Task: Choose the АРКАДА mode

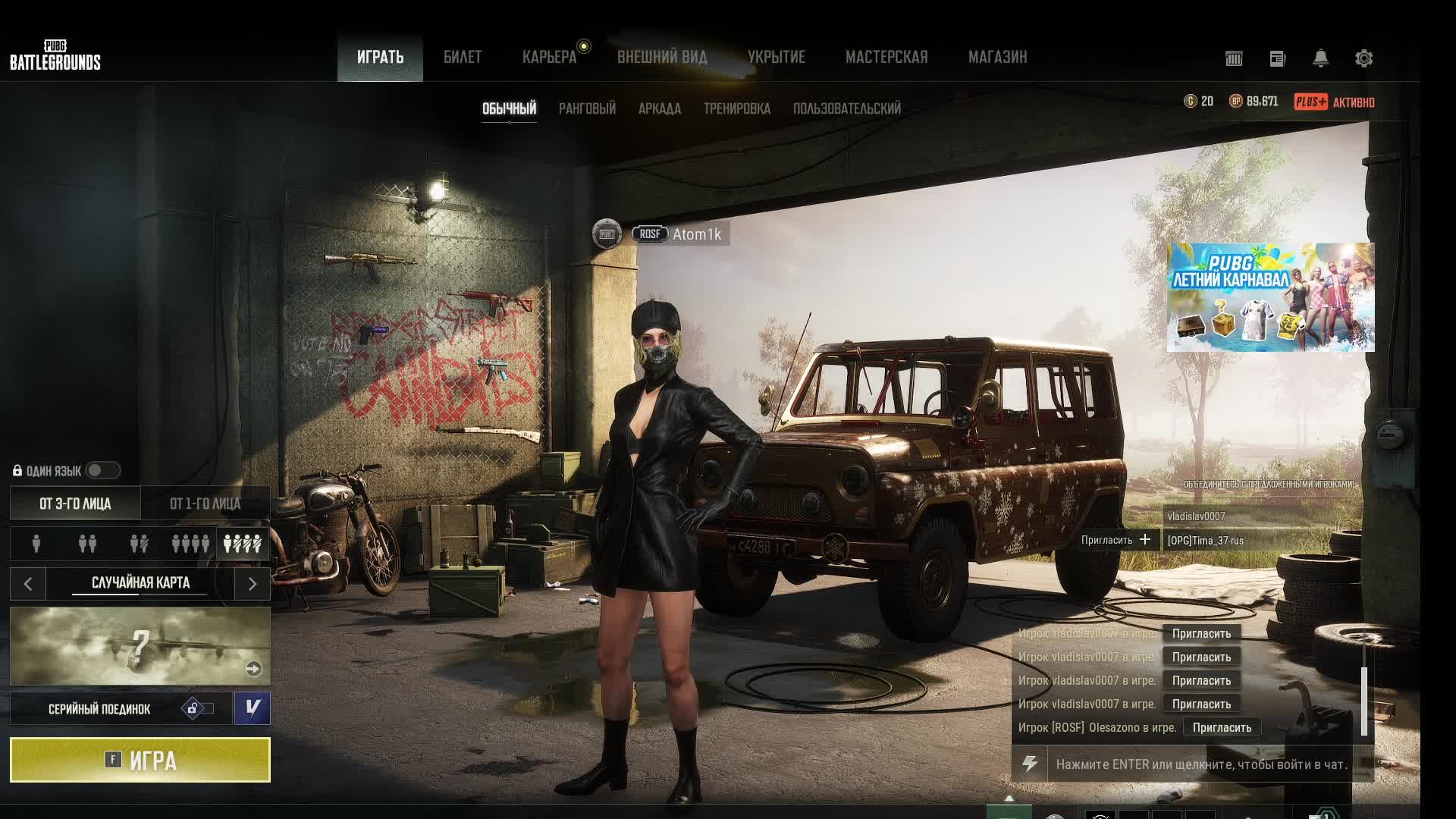Action: tap(659, 109)
